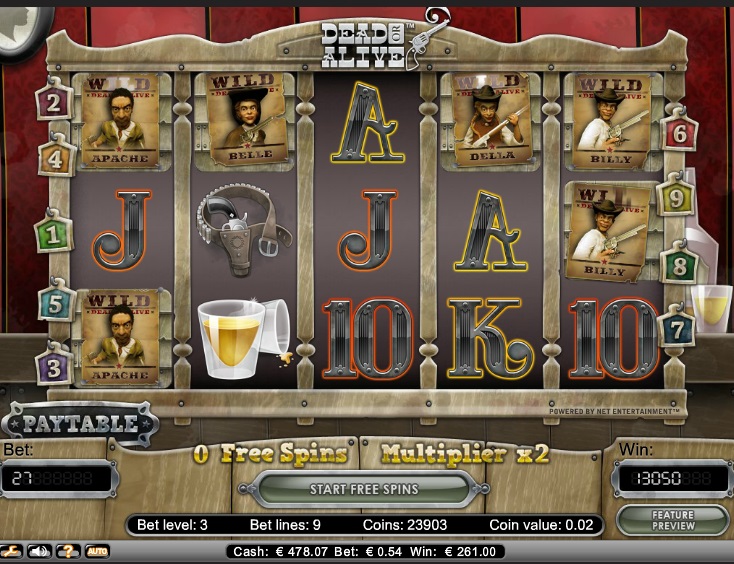The height and width of the screenshot is (564, 734).
Task: Select bet line tag number 2
Action: tap(53, 101)
